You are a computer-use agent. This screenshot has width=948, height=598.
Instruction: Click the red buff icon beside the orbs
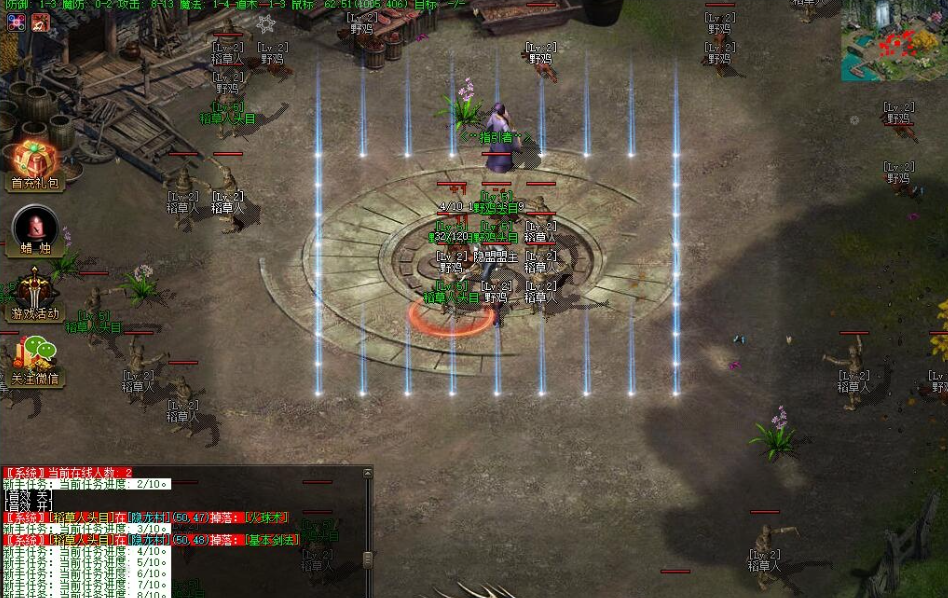click(x=40, y=22)
